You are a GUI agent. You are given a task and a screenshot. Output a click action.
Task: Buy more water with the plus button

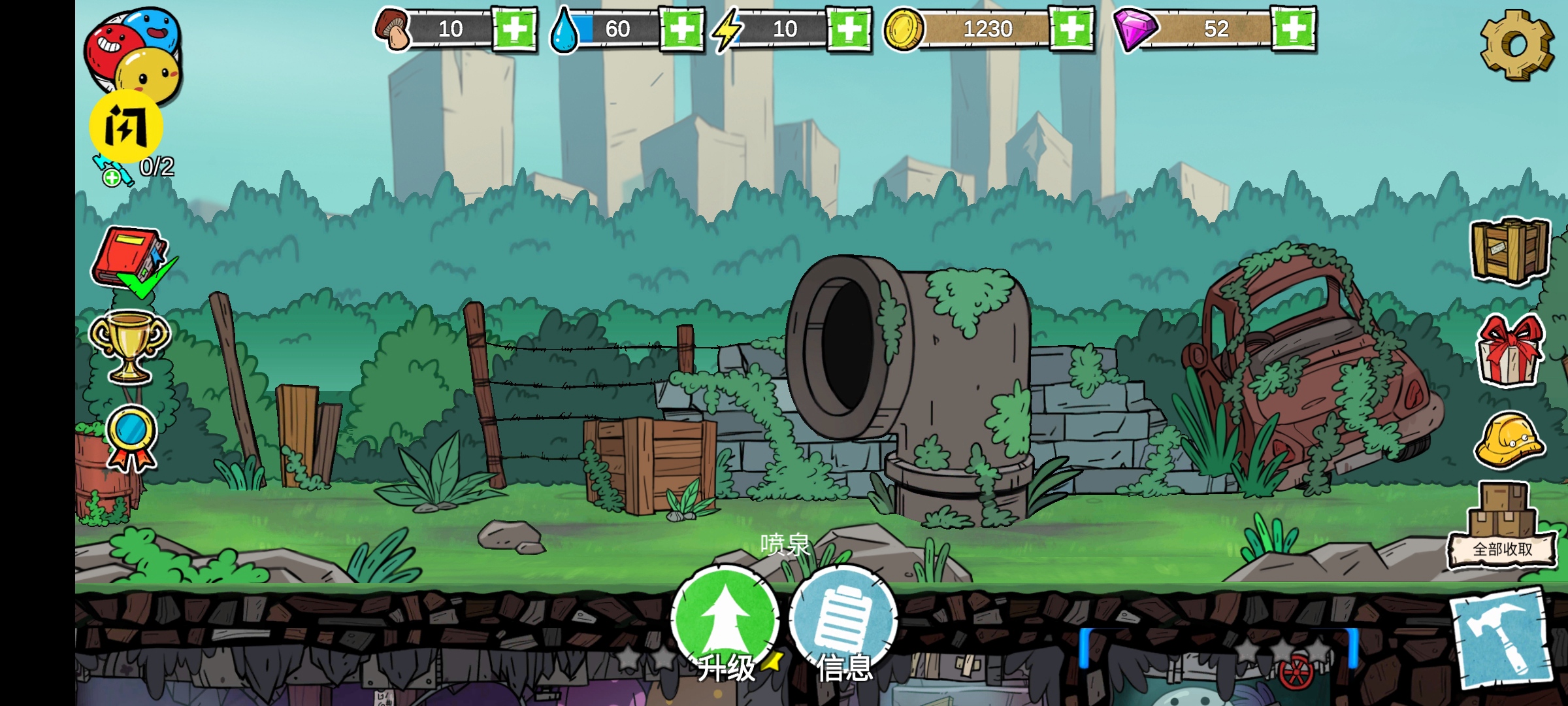(681, 29)
